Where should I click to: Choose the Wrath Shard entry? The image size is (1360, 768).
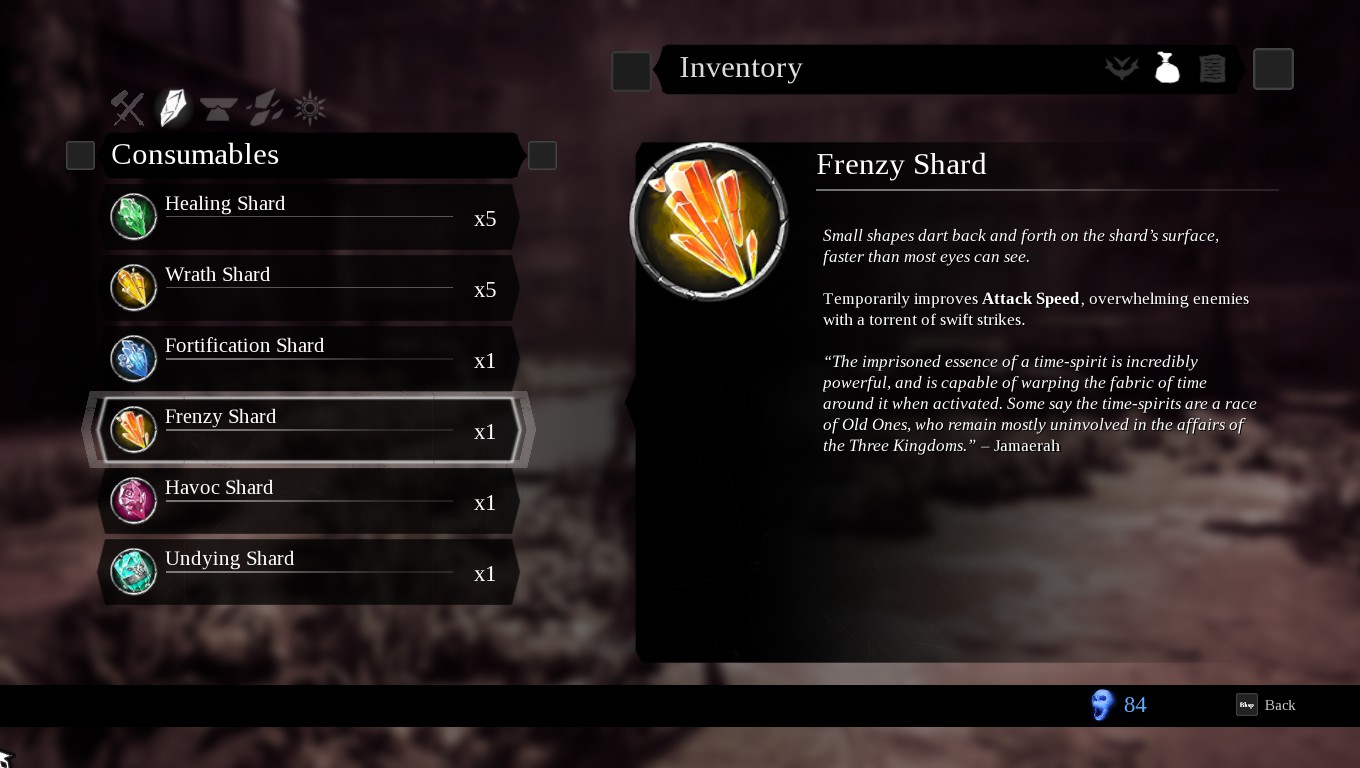coord(310,288)
